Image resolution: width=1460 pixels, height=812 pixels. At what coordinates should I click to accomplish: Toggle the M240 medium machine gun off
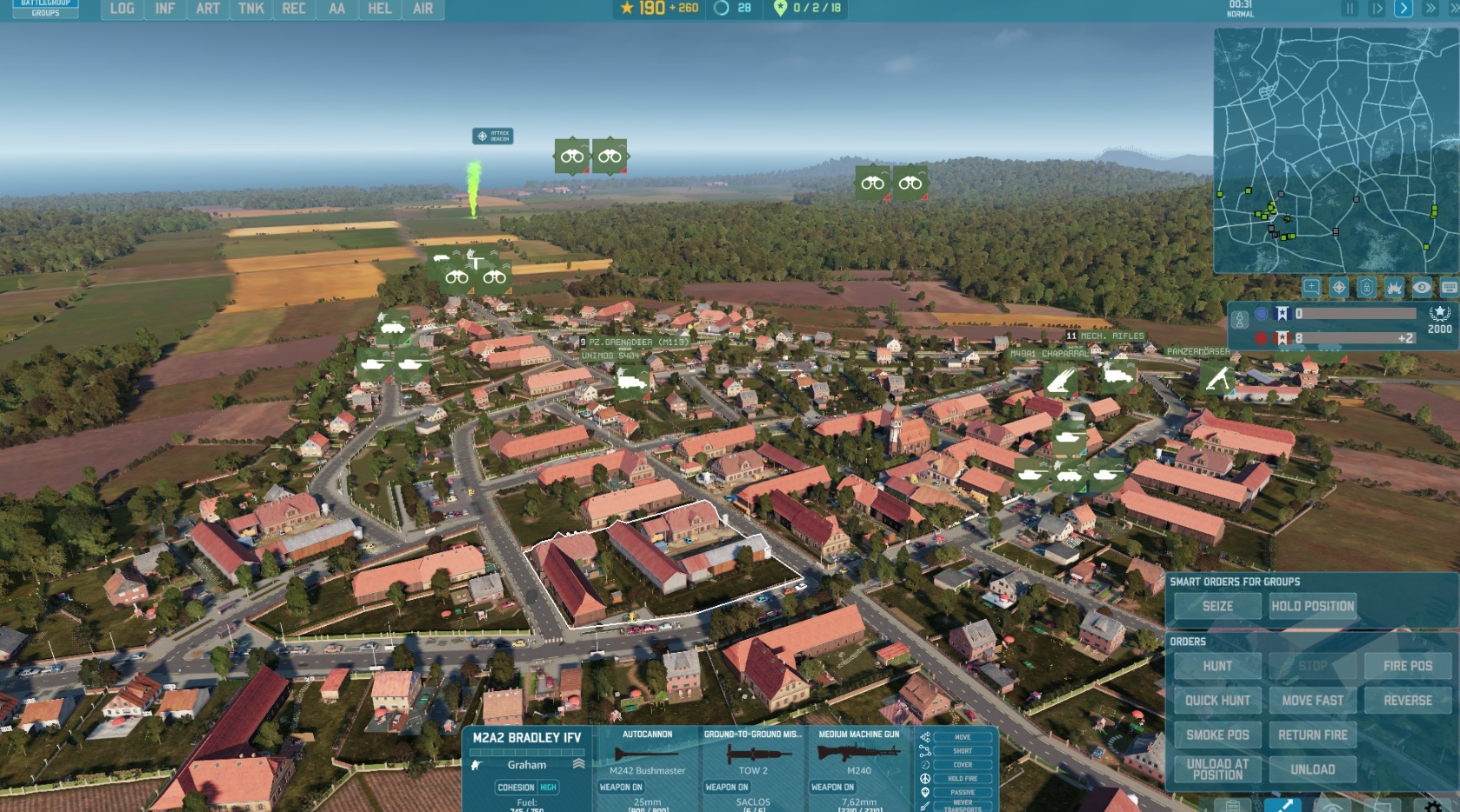[x=834, y=786]
